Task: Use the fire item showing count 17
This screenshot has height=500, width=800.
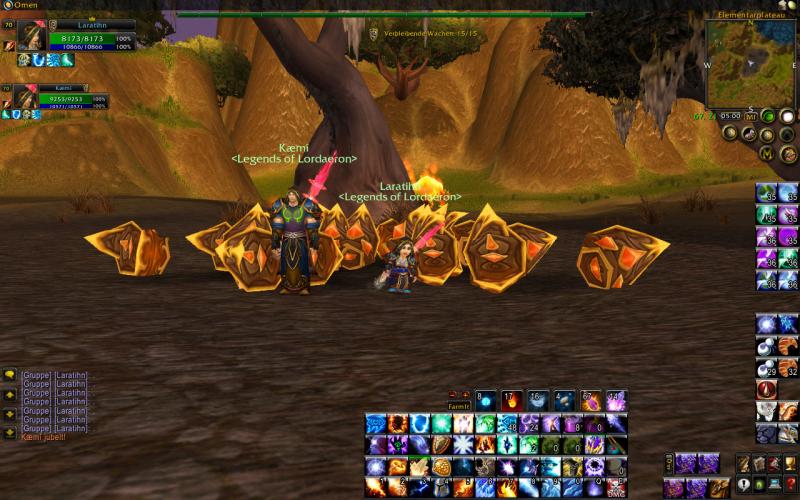Action: tap(511, 399)
